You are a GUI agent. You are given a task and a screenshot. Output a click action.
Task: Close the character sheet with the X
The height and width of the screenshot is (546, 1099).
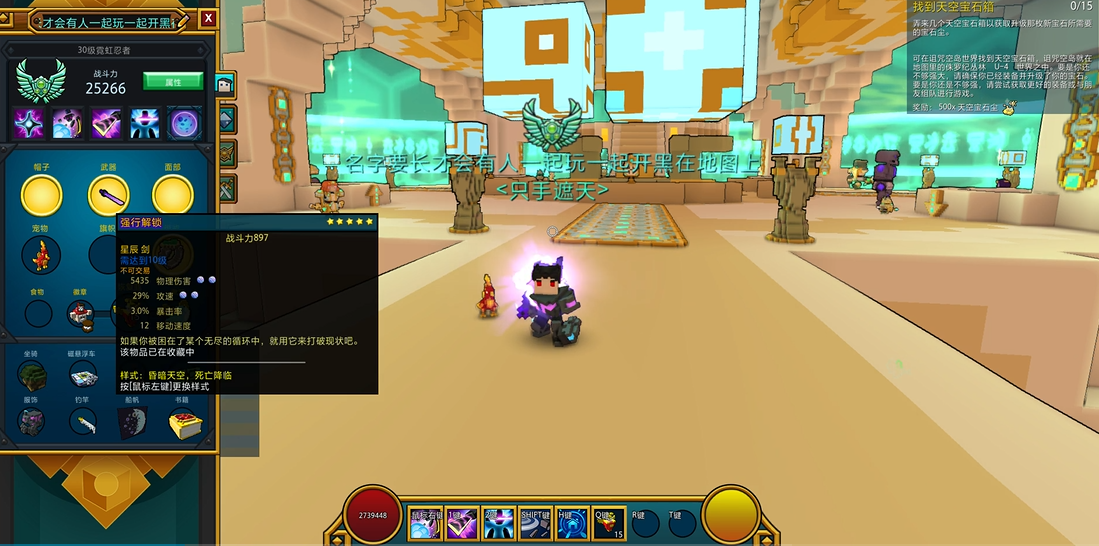208,18
